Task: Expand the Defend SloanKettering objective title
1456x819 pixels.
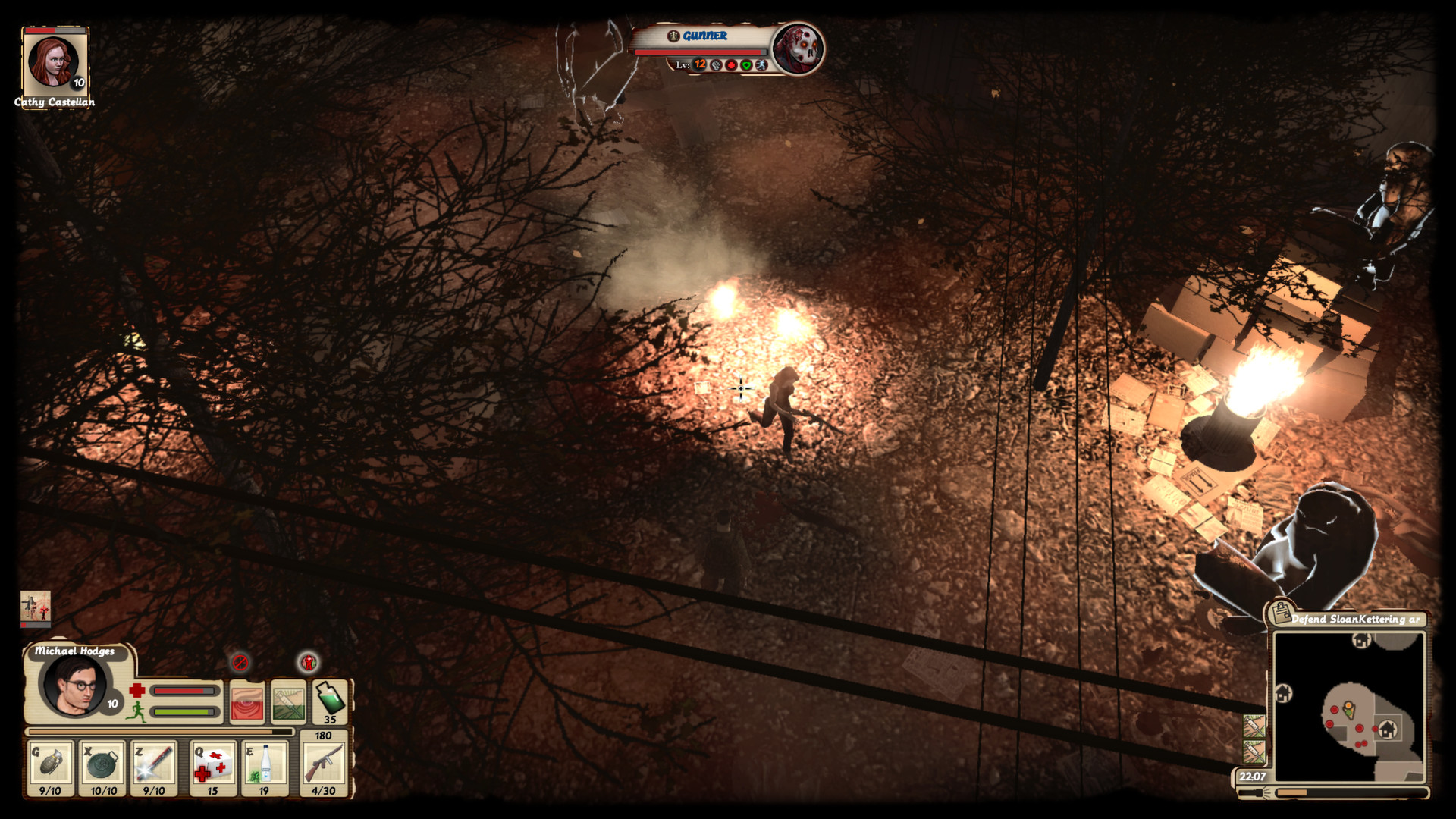Action: pyautogui.click(x=1357, y=620)
